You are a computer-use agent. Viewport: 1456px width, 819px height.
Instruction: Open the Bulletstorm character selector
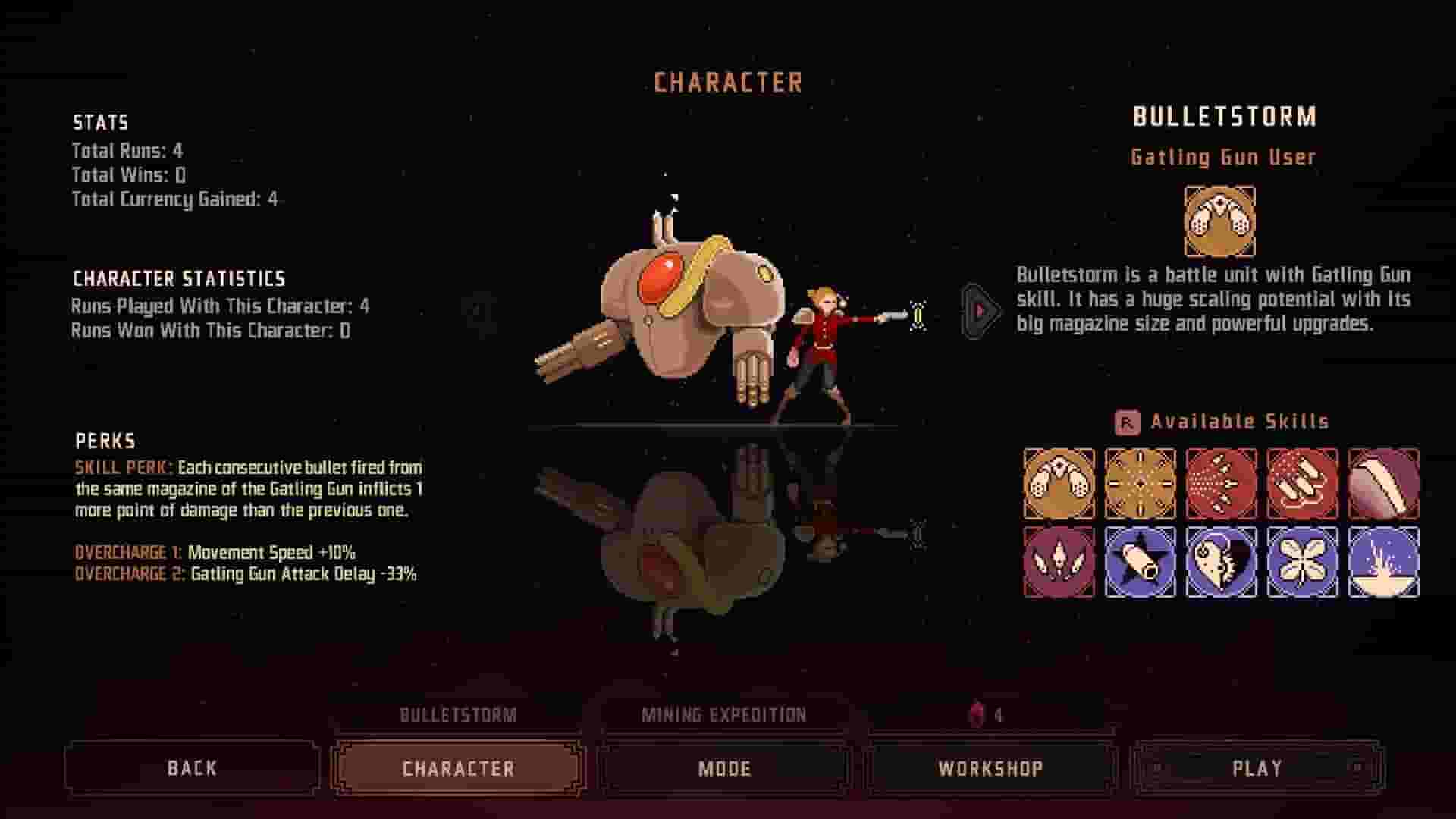pyautogui.click(x=457, y=714)
